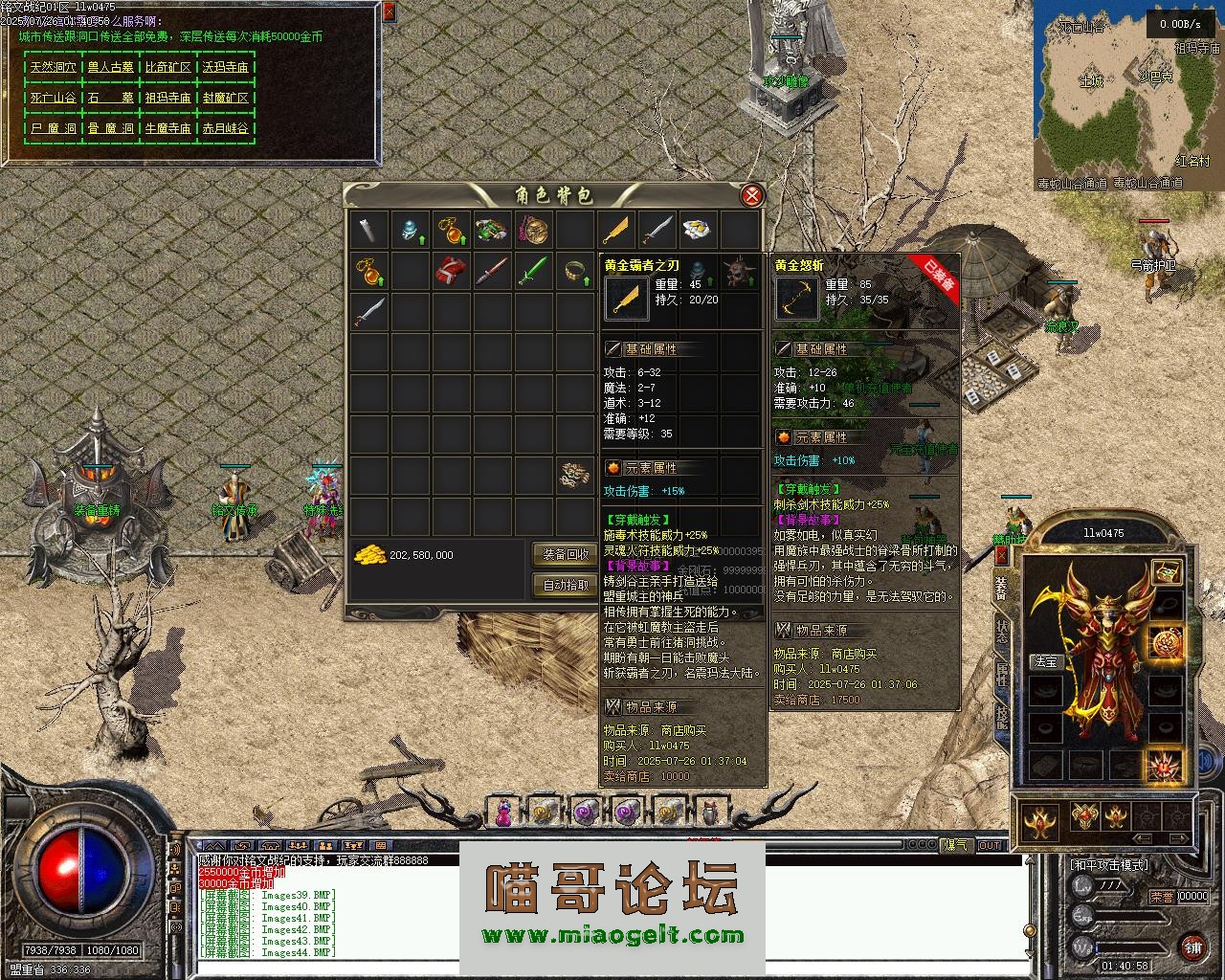
Task: Select the green sword in the bag
Action: 532,272
